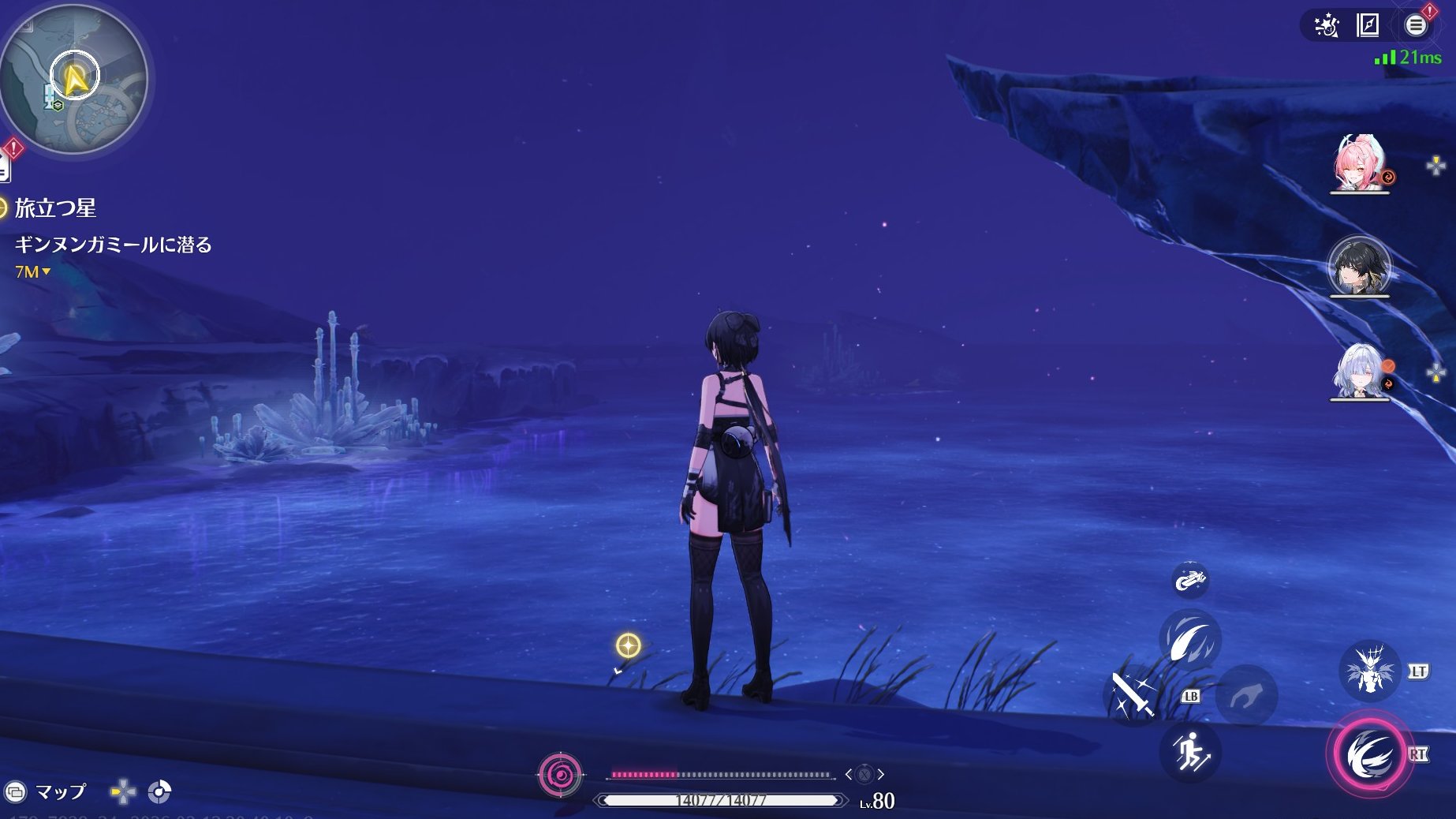The image size is (1456, 819).
Task: Switch to the dark-haired party character
Action: [x=1358, y=267]
